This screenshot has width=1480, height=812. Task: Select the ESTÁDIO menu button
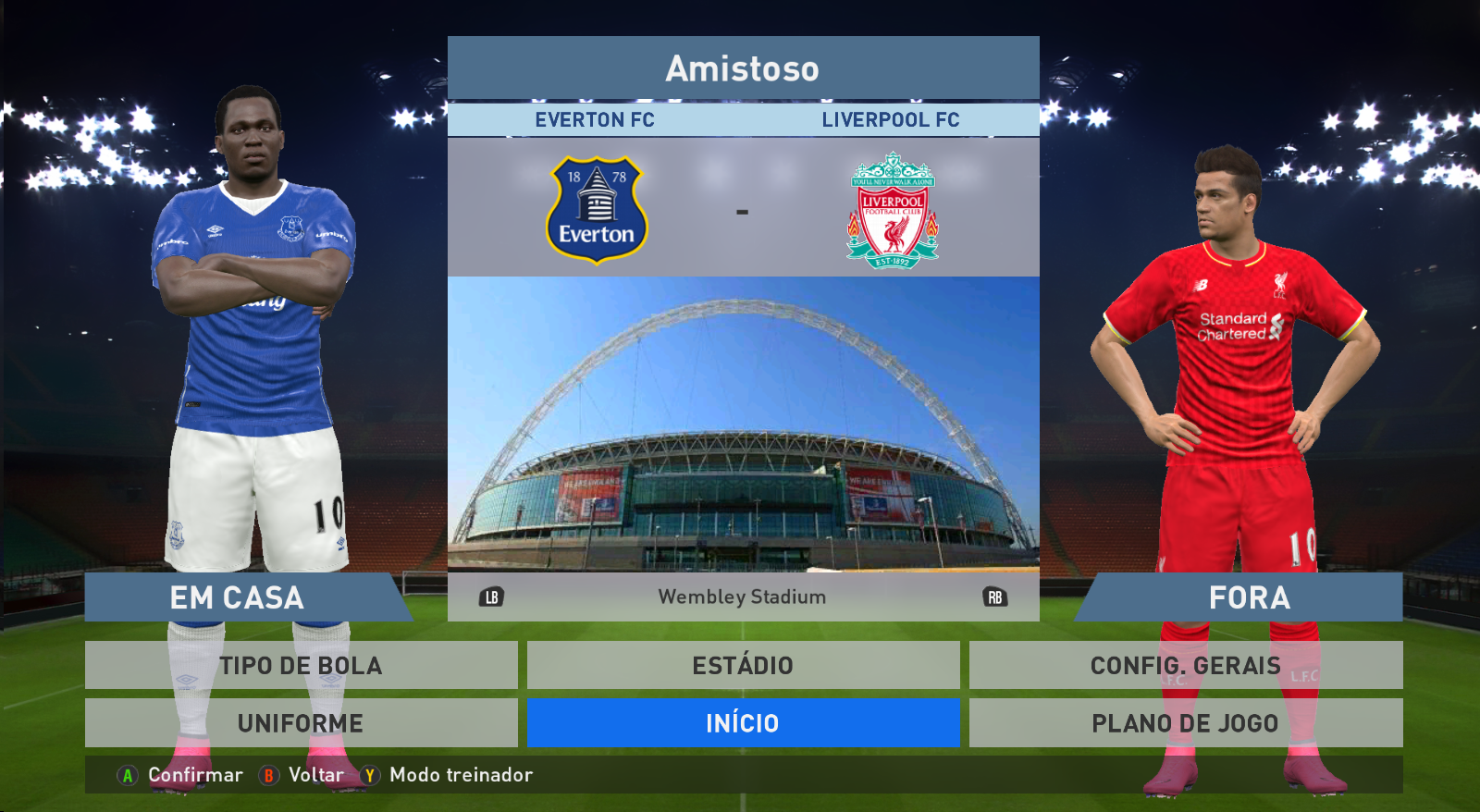[x=743, y=665]
